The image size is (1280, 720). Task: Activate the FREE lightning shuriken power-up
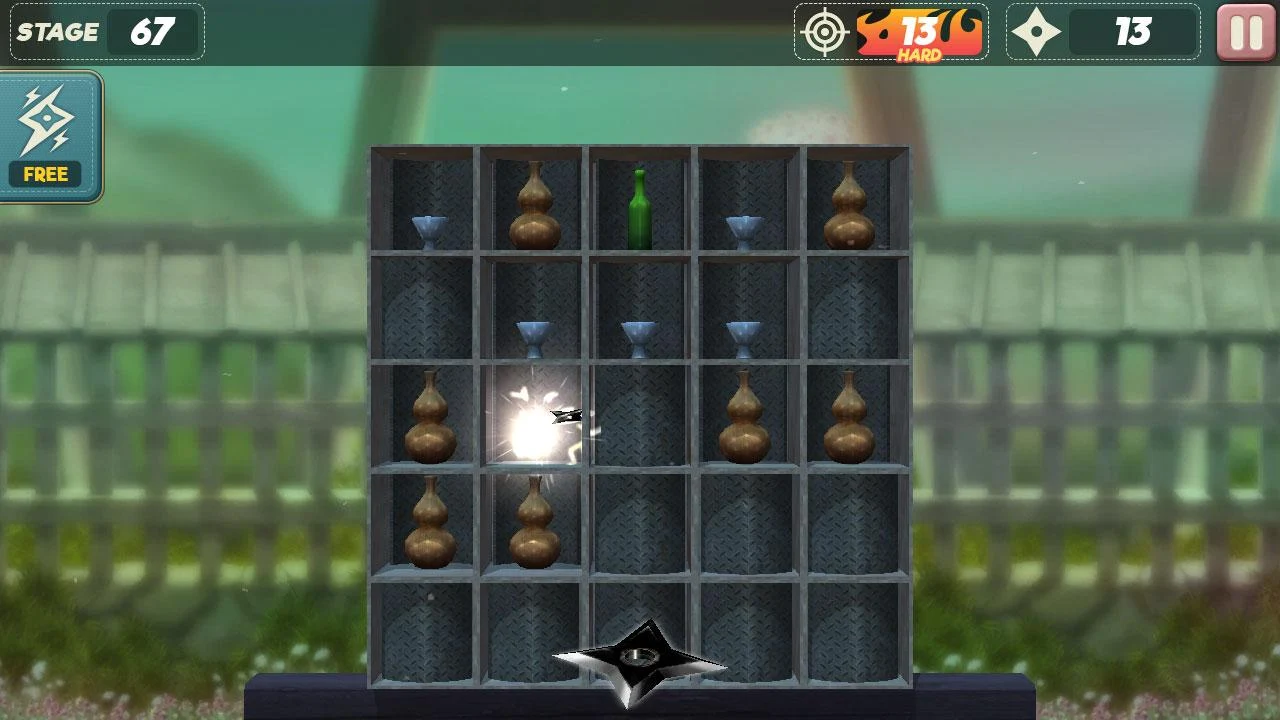point(48,136)
